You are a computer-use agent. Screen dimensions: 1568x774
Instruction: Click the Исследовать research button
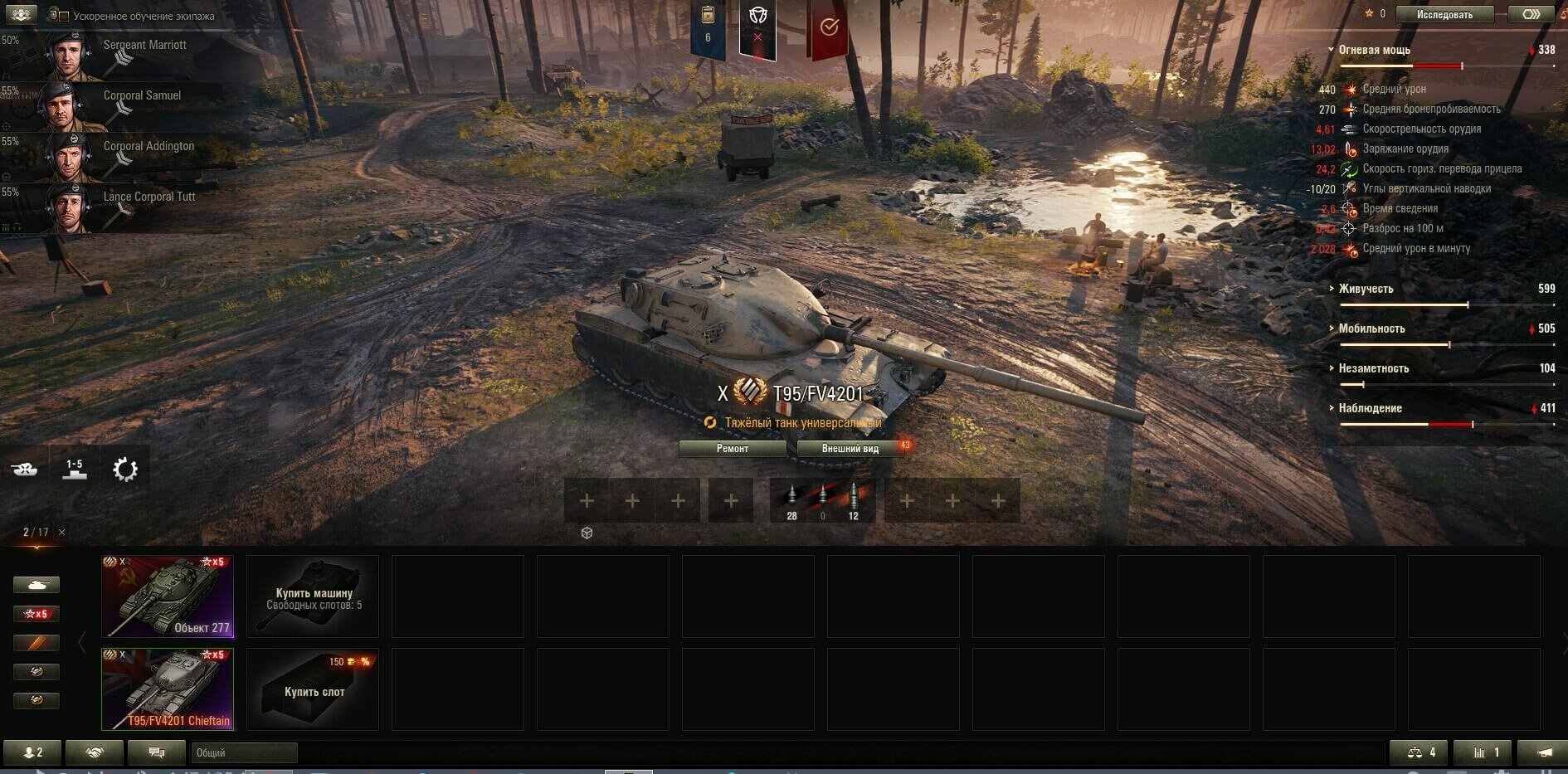[x=1444, y=14]
